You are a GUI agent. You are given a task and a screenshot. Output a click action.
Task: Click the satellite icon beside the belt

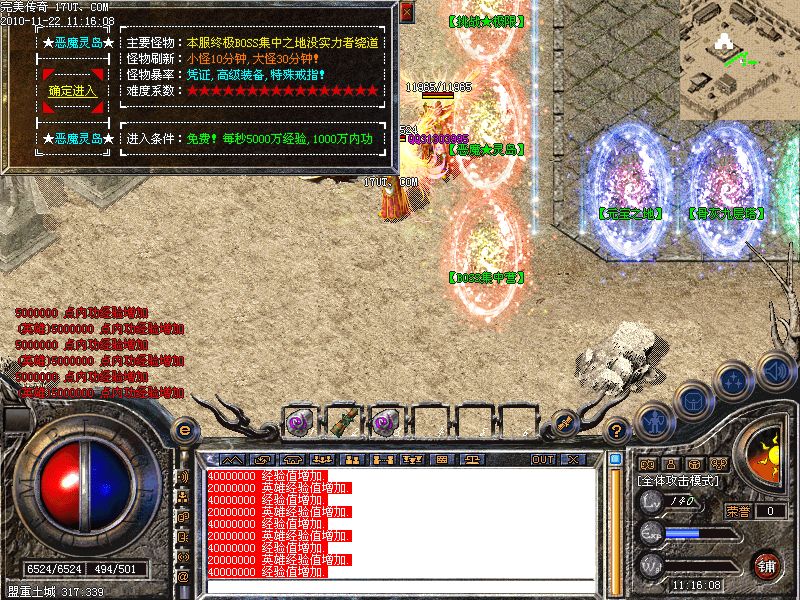[564, 422]
